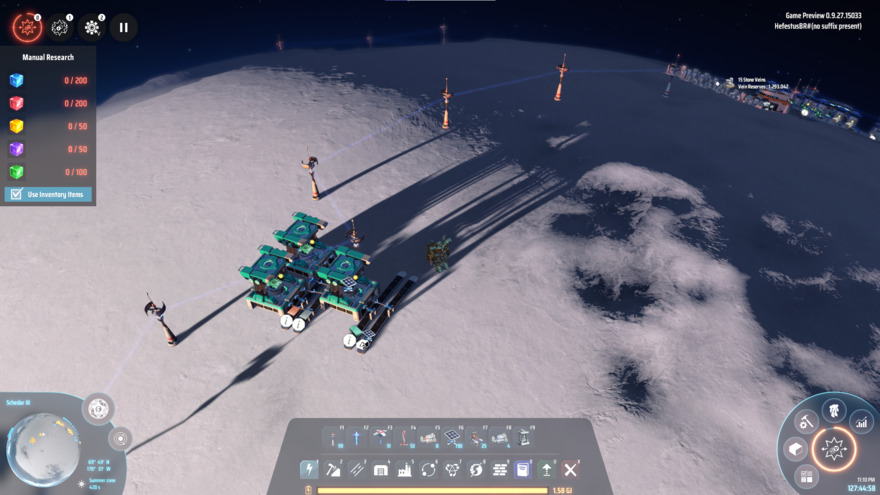Screen dimensions: 880x495
Task: Open the mecha panel
Action: [833, 409]
